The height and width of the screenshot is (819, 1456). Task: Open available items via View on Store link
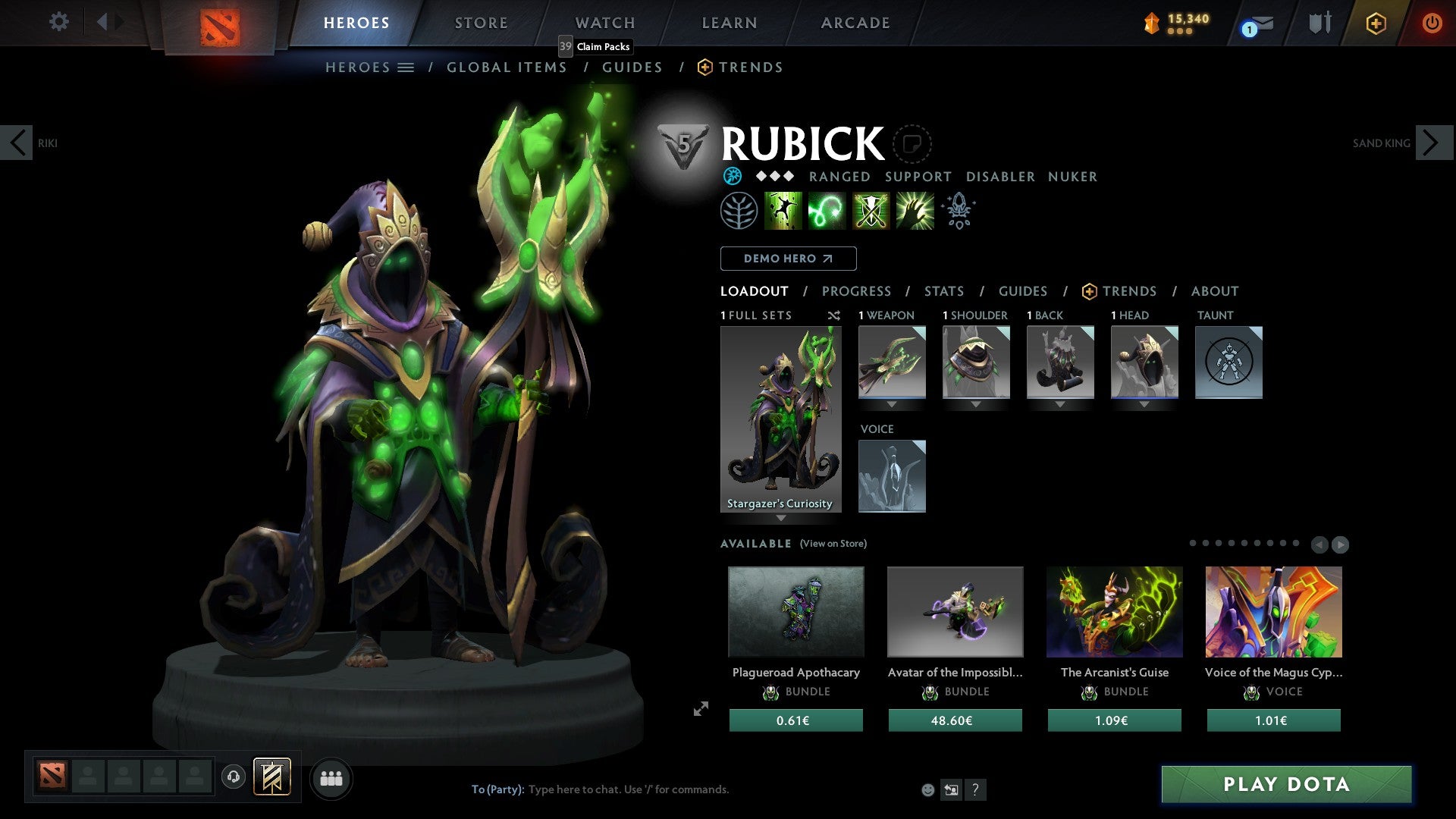[x=832, y=544]
